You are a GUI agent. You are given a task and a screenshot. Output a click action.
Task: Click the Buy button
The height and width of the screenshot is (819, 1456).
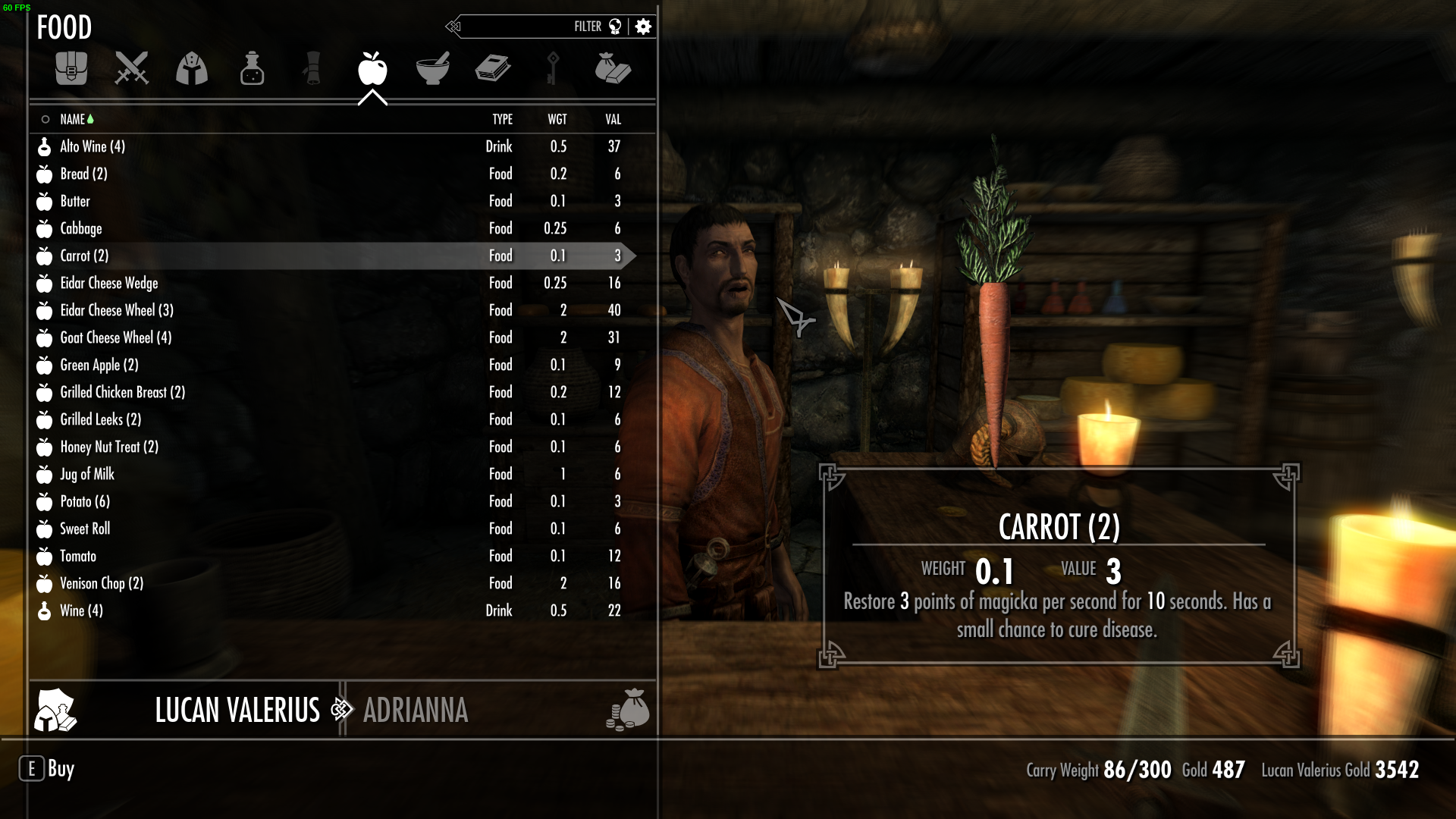47,769
